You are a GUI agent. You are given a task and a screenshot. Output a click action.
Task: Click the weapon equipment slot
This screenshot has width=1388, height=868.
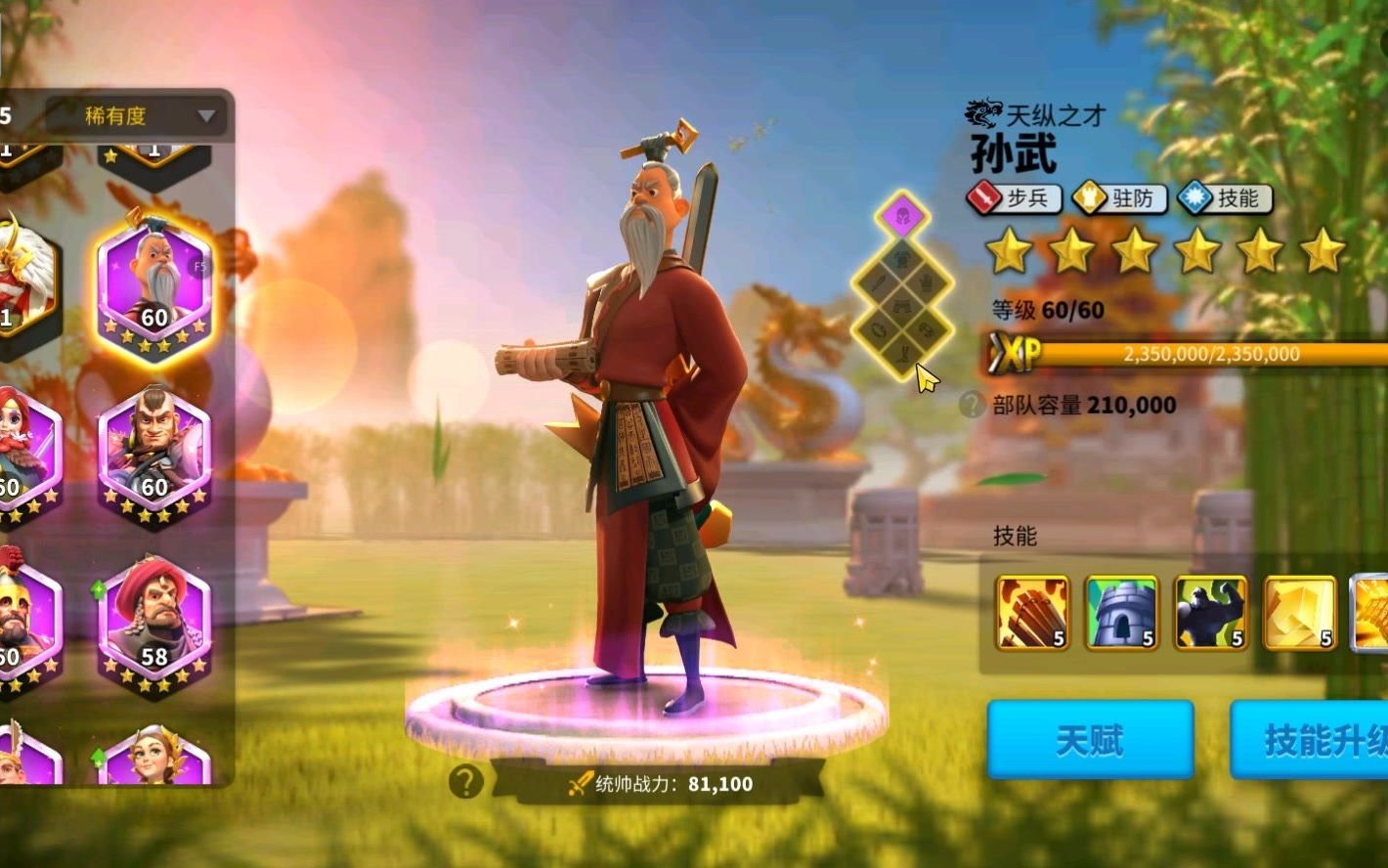tap(877, 283)
